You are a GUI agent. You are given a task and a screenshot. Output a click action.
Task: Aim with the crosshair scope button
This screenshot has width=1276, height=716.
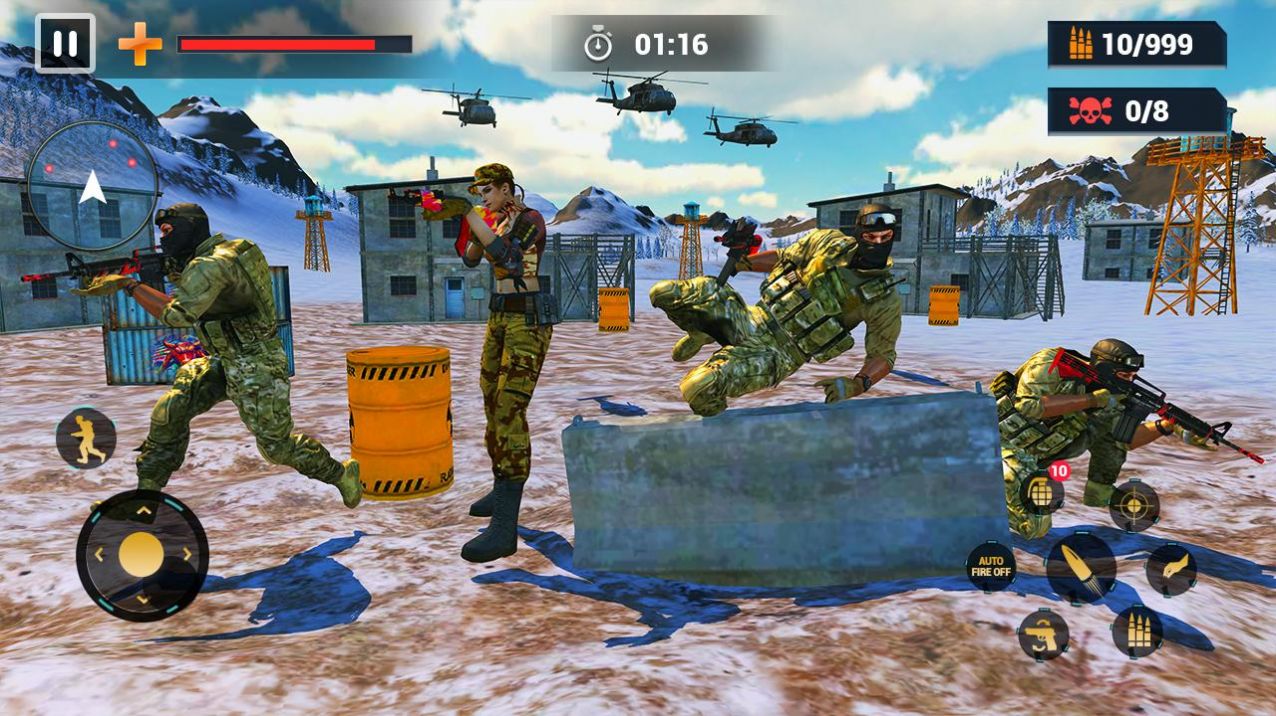pyautogui.click(x=1134, y=505)
